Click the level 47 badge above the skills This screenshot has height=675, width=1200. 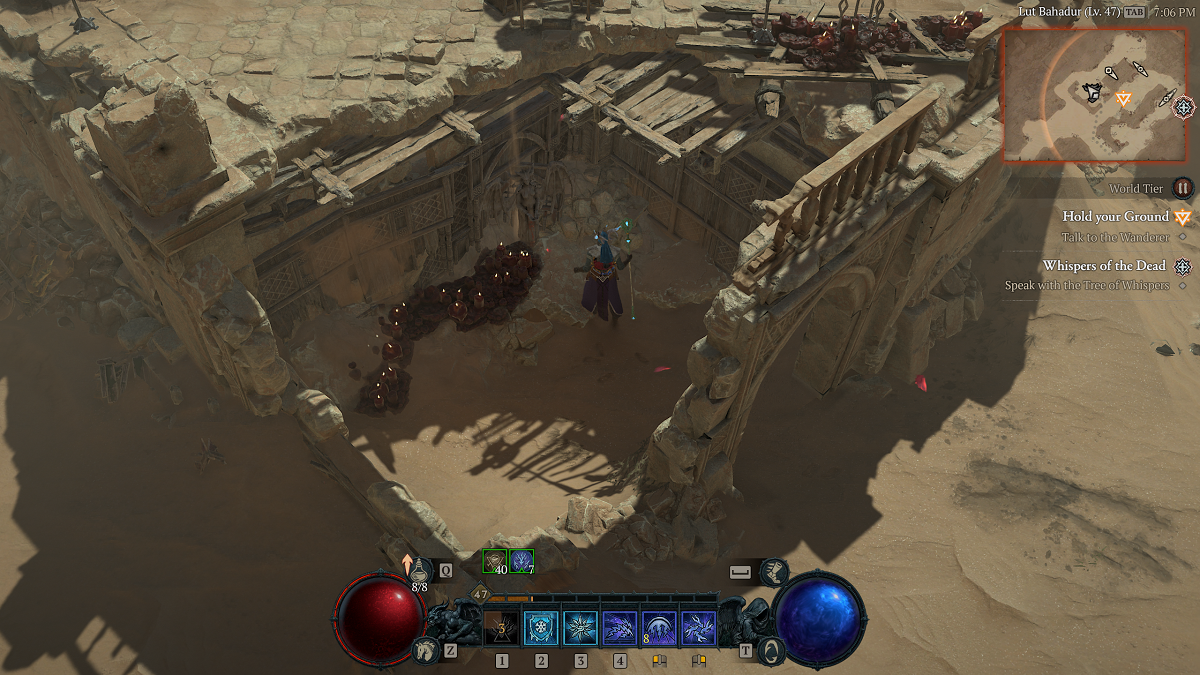[480, 593]
